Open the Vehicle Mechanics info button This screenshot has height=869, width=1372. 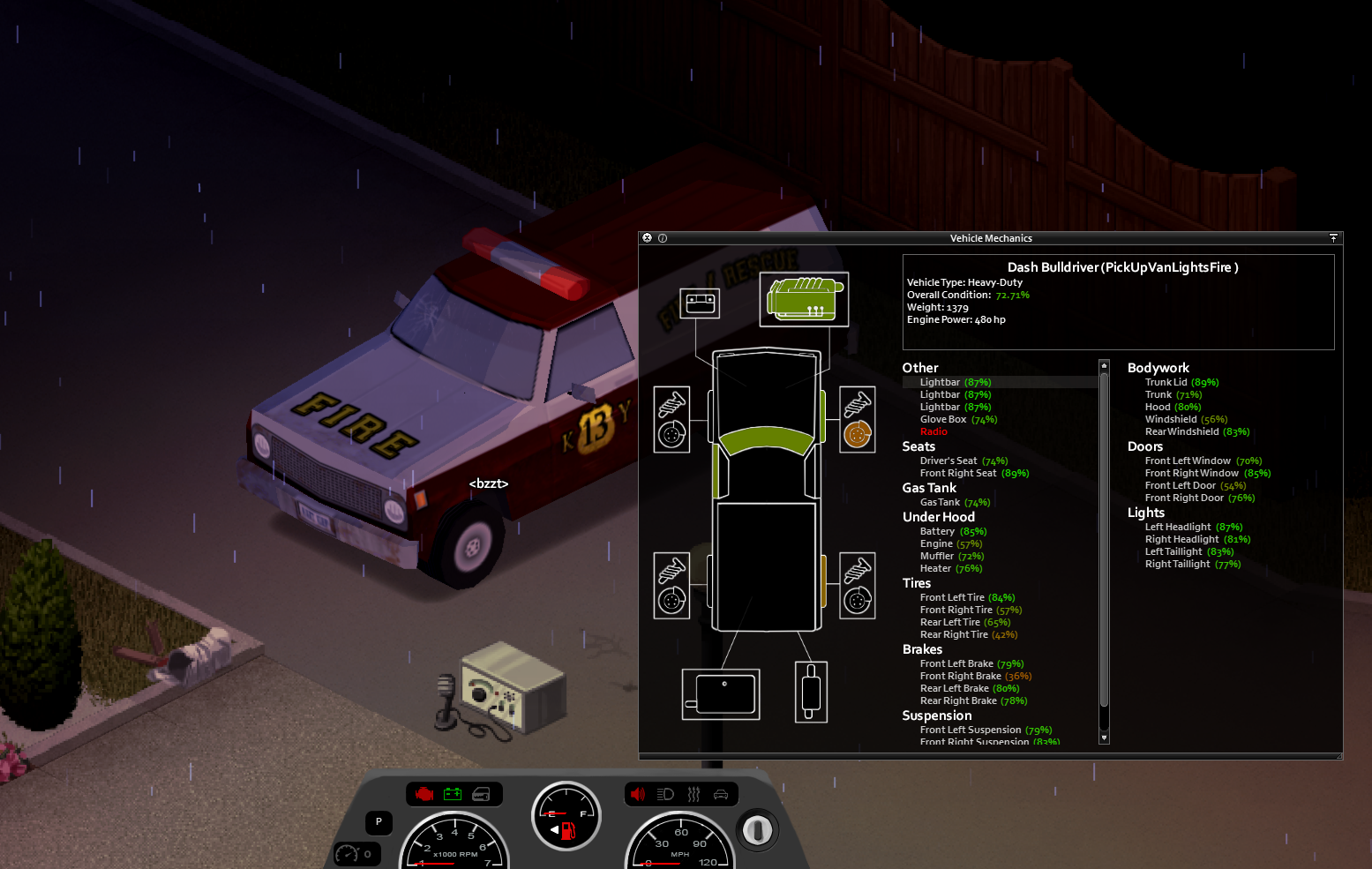tap(663, 238)
